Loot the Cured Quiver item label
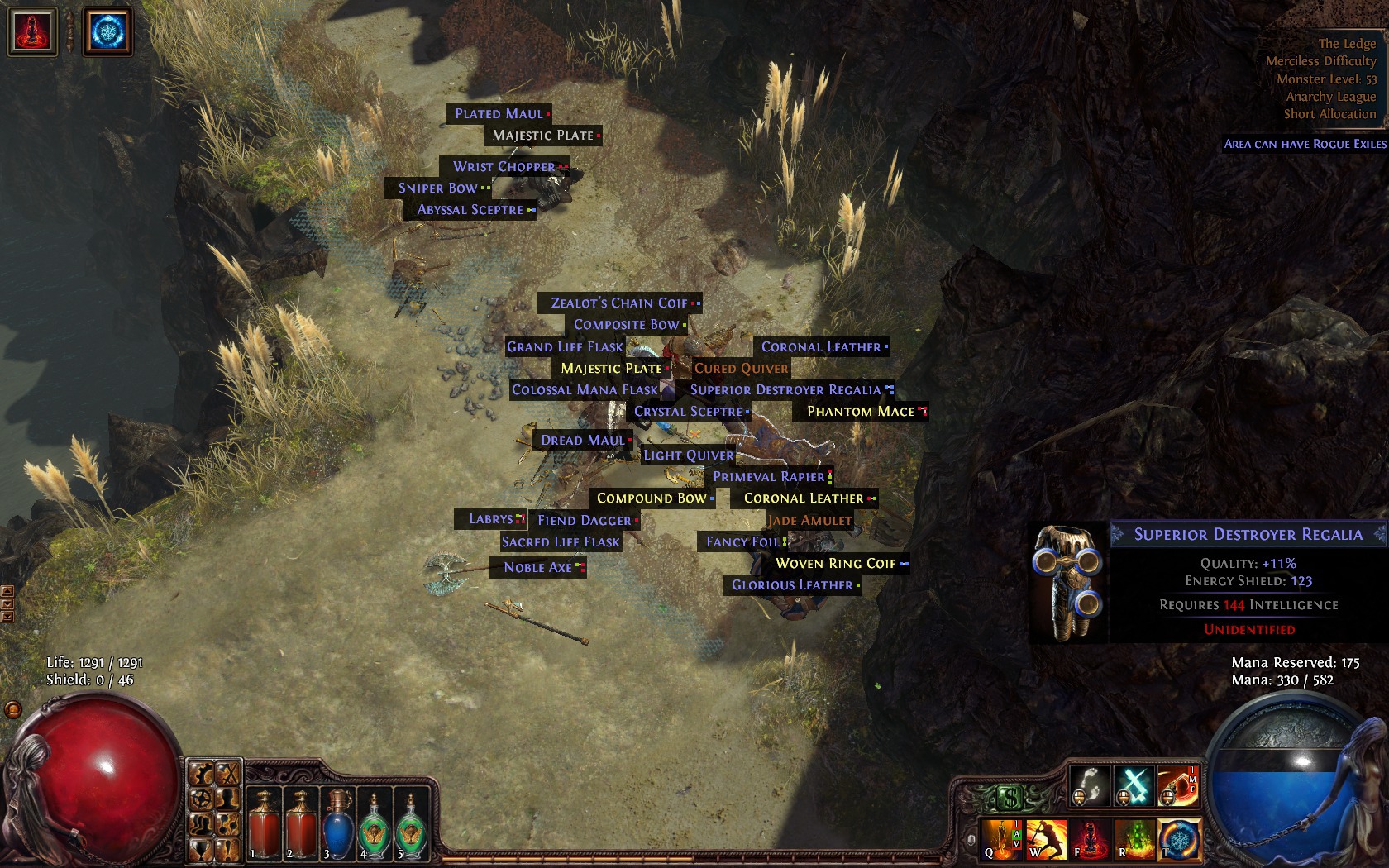 point(741,368)
